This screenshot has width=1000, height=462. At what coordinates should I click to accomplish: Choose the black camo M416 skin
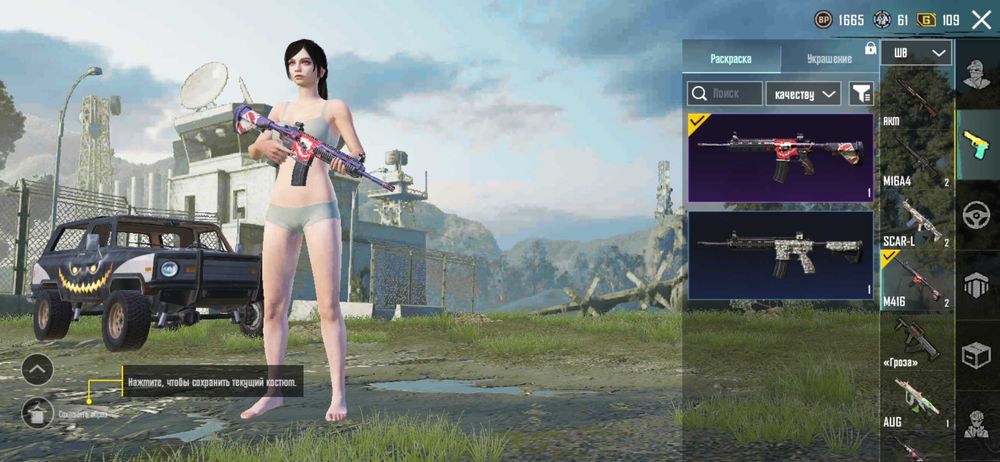pos(780,256)
